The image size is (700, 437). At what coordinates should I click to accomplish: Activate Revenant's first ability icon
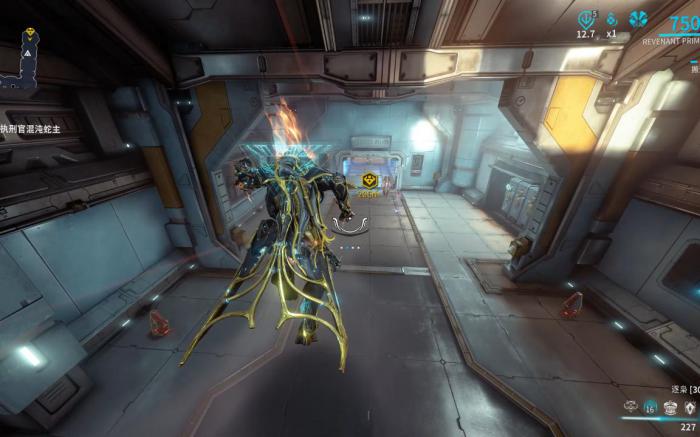(632, 407)
